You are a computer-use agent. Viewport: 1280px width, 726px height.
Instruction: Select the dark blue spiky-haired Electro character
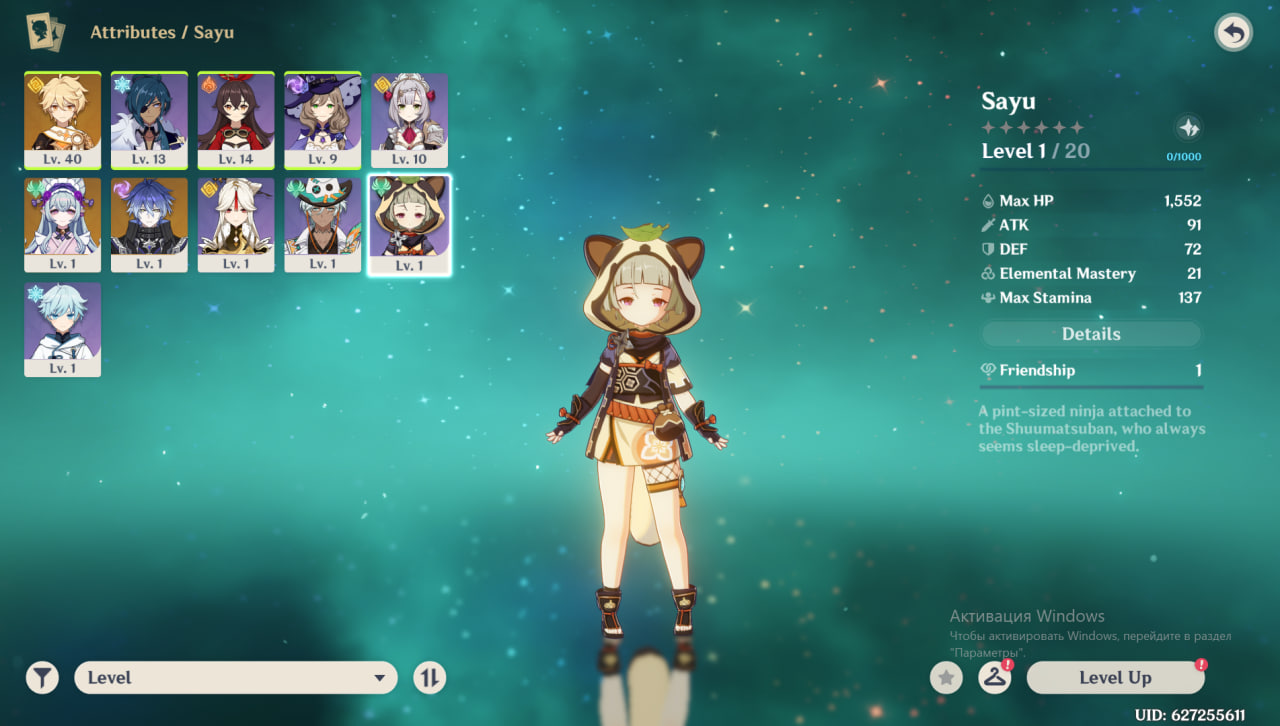pos(149,224)
